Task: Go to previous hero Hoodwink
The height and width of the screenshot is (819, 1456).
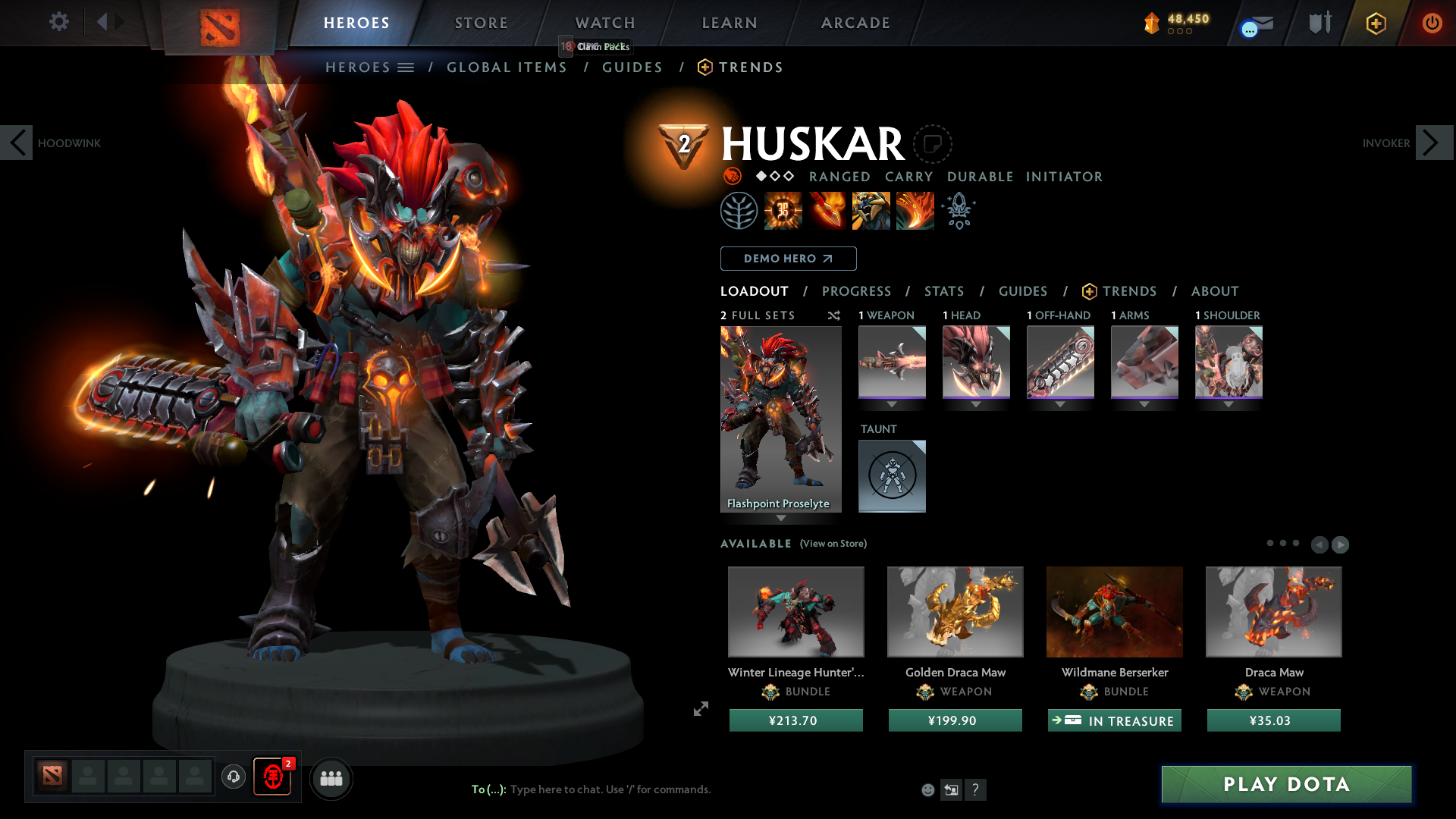Action: coord(17,143)
